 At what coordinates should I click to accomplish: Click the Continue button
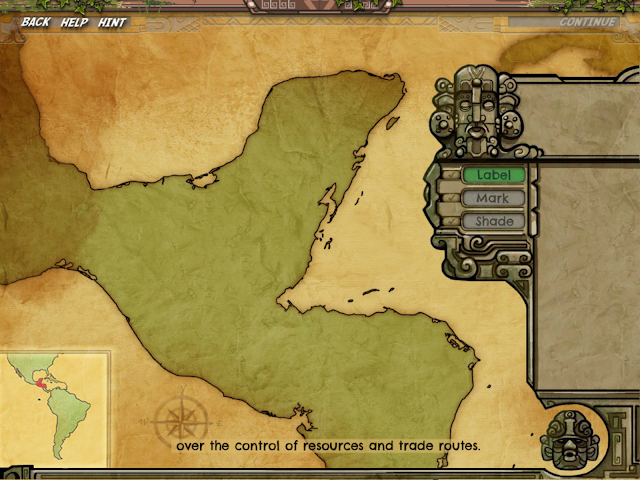tap(588, 22)
